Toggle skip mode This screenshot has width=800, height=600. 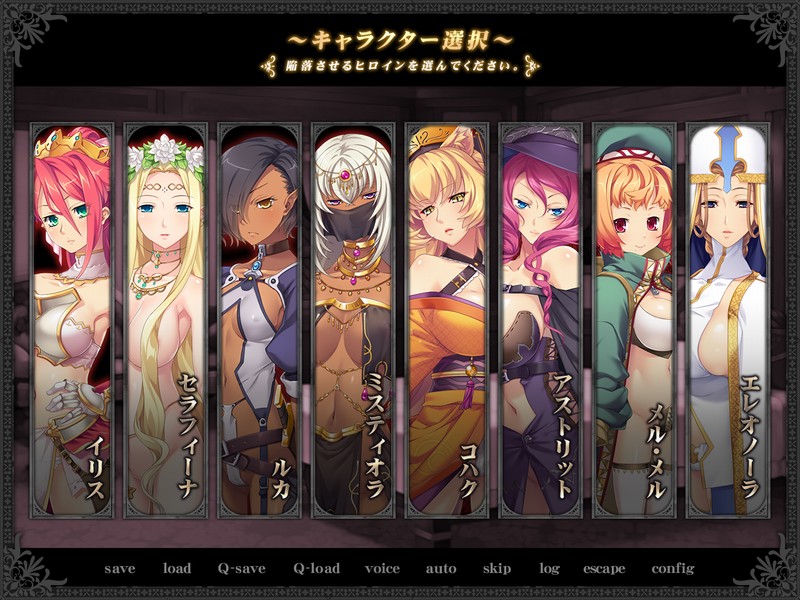click(497, 569)
